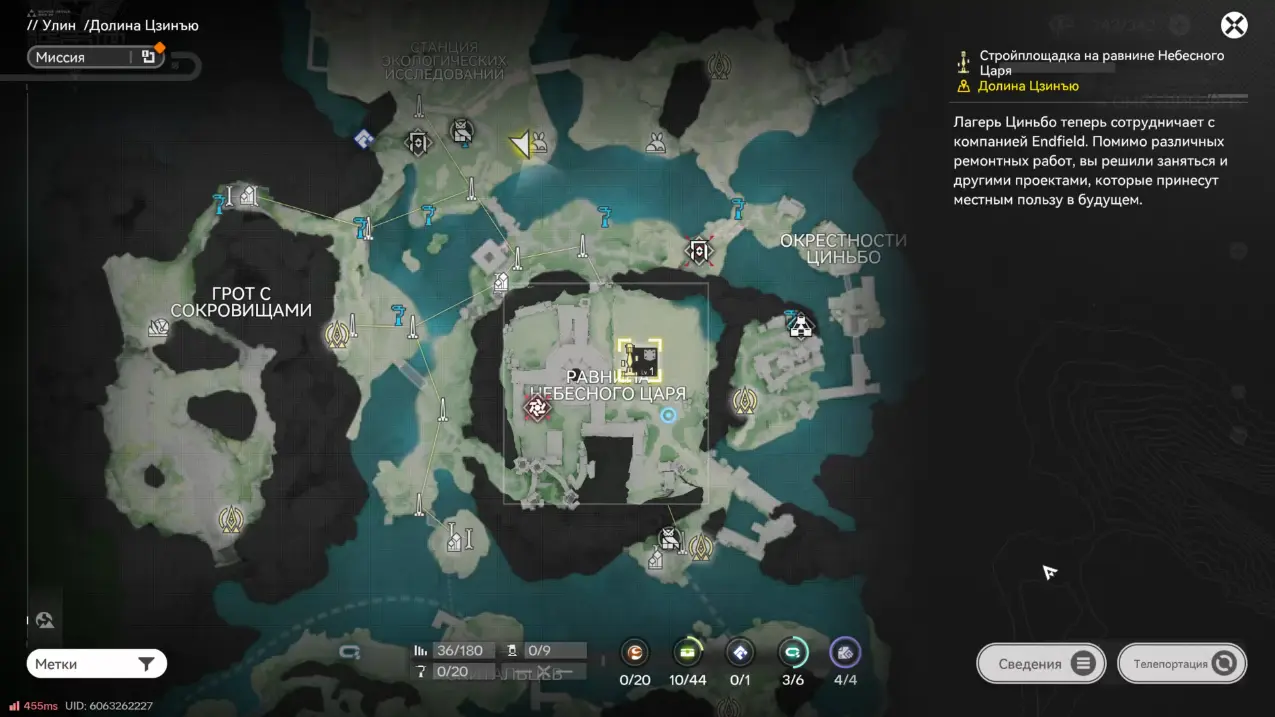Screen dimensions: 1275x717
Task: Show the orange 0/20 collectible counter
Action: (x=635, y=653)
